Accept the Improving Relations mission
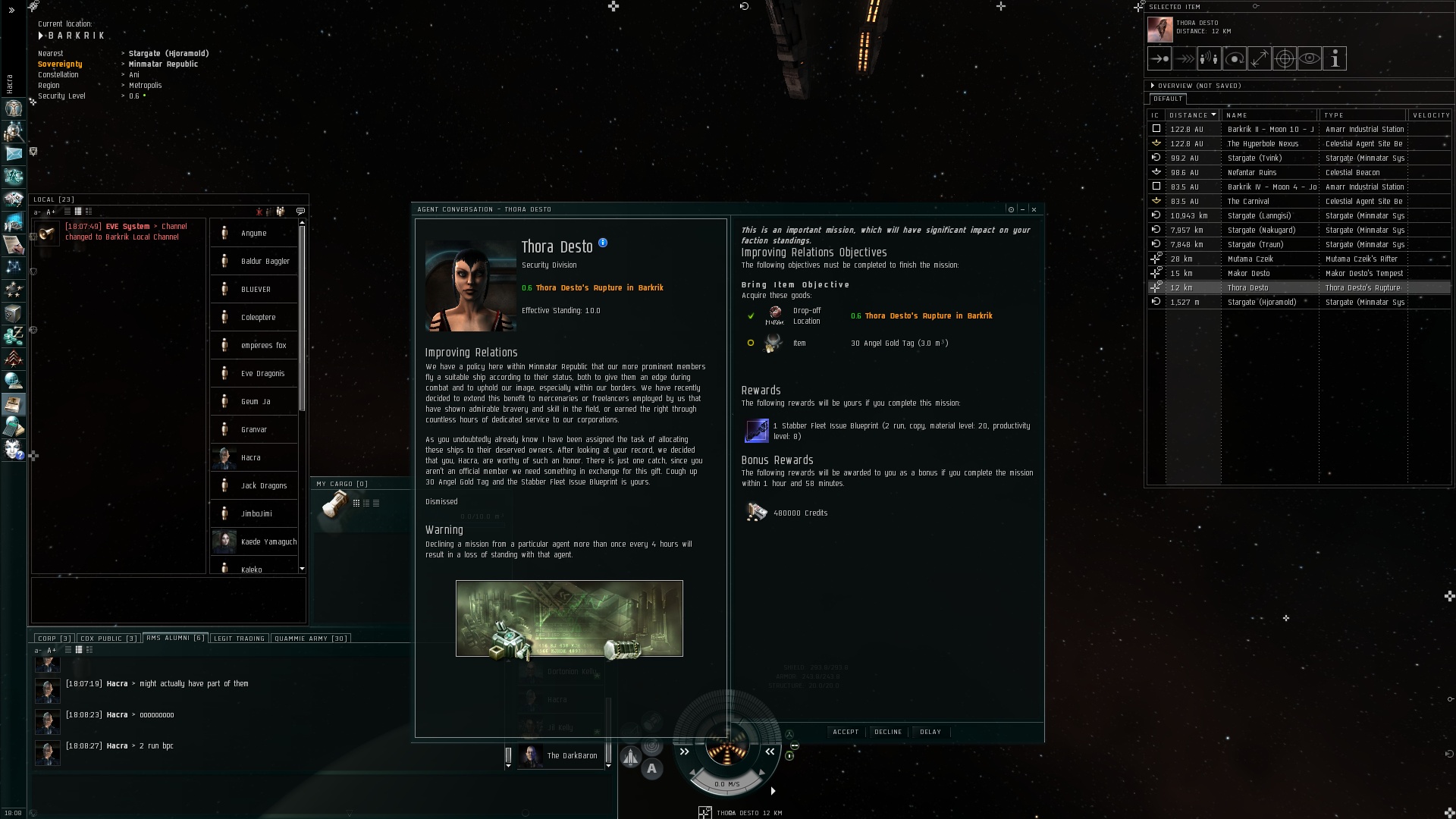1456x819 pixels. (x=846, y=732)
